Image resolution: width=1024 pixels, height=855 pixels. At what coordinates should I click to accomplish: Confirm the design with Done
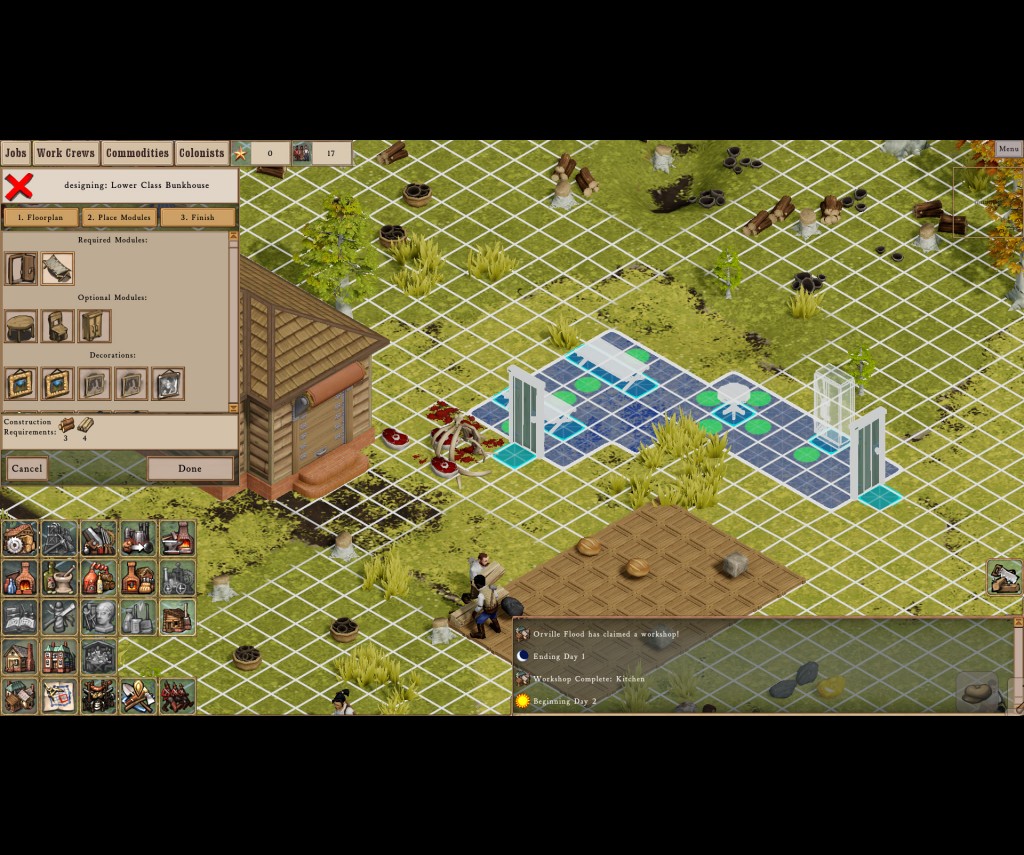click(190, 468)
